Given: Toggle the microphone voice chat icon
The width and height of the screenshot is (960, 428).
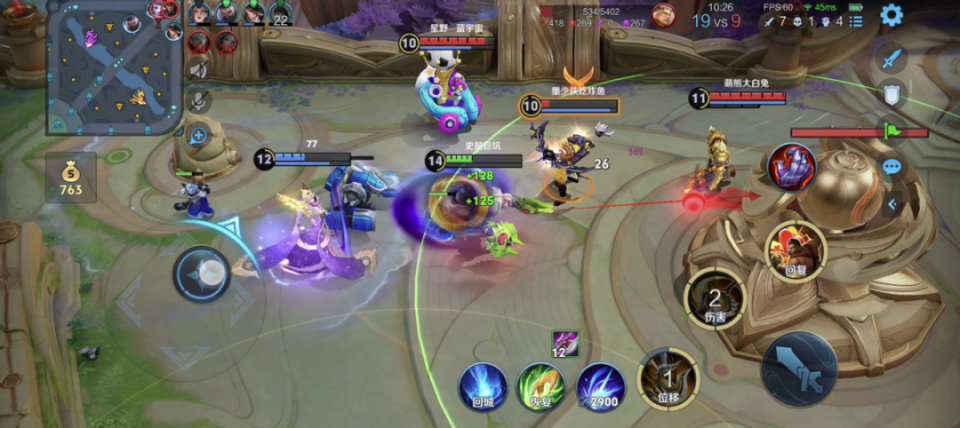Looking at the screenshot, I should point(198,100).
